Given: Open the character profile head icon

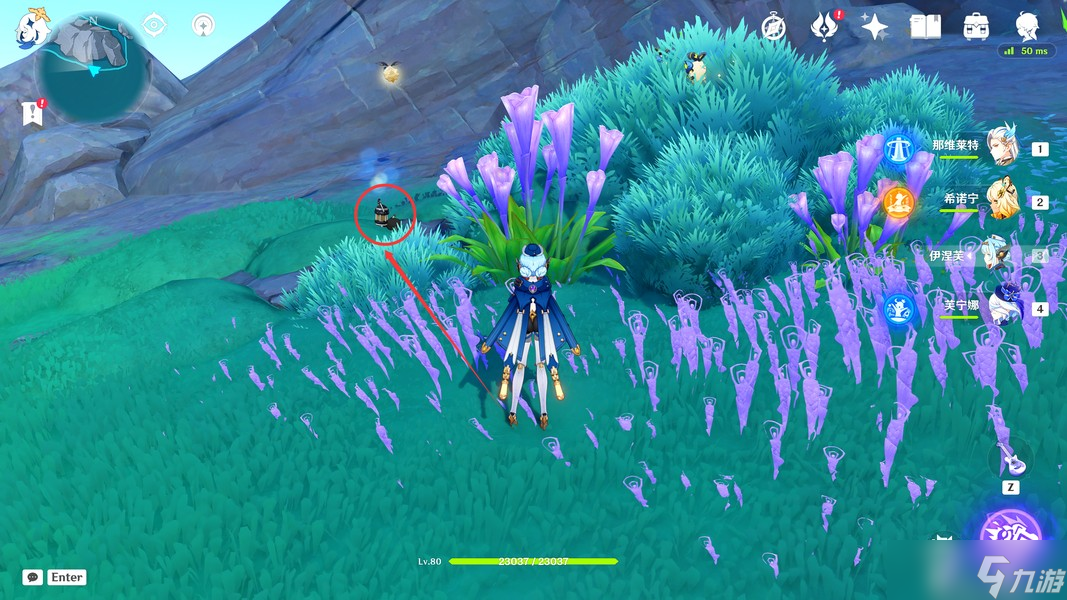Looking at the screenshot, I should [1027, 25].
